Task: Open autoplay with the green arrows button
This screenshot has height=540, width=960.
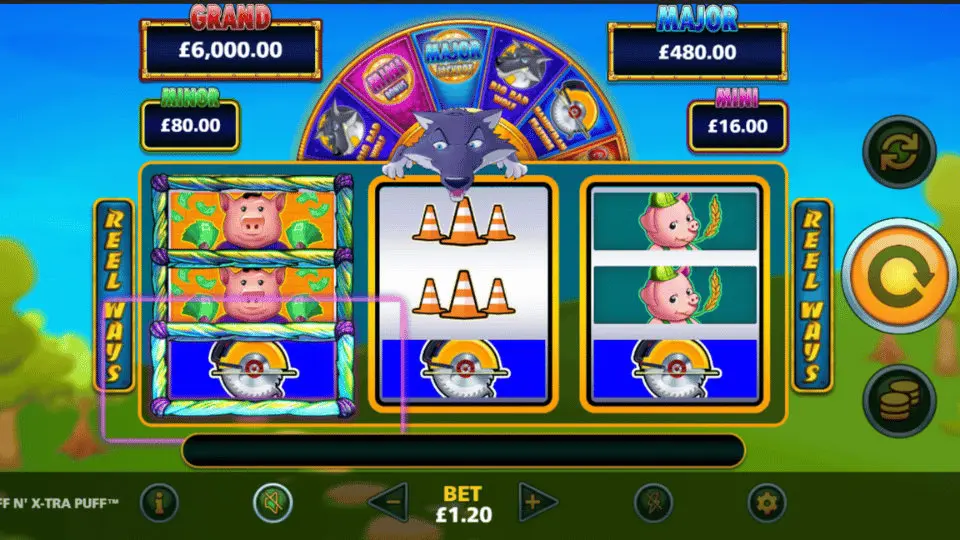Action: [898, 152]
